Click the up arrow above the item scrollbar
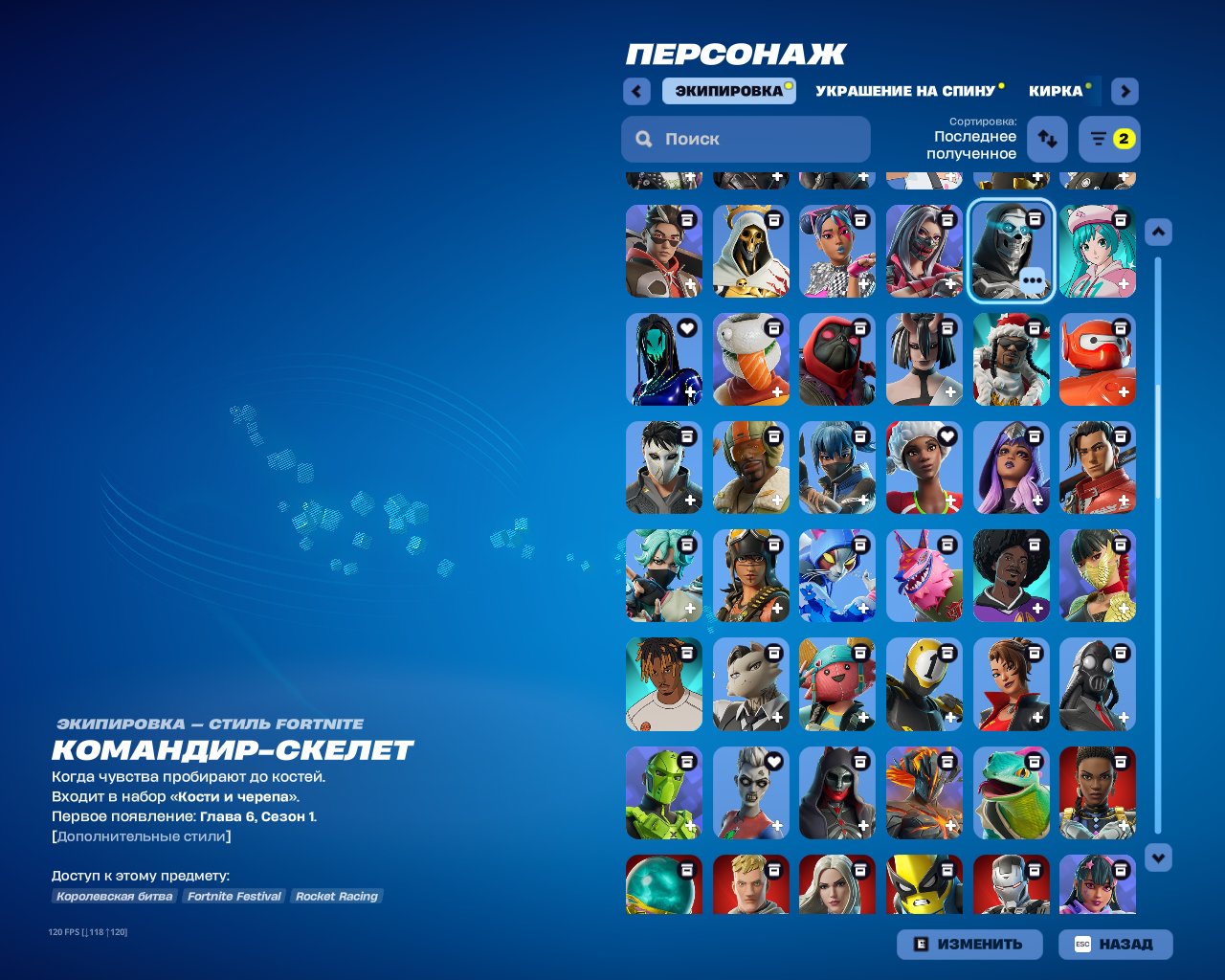Image resolution: width=1225 pixels, height=980 pixels. click(x=1158, y=232)
